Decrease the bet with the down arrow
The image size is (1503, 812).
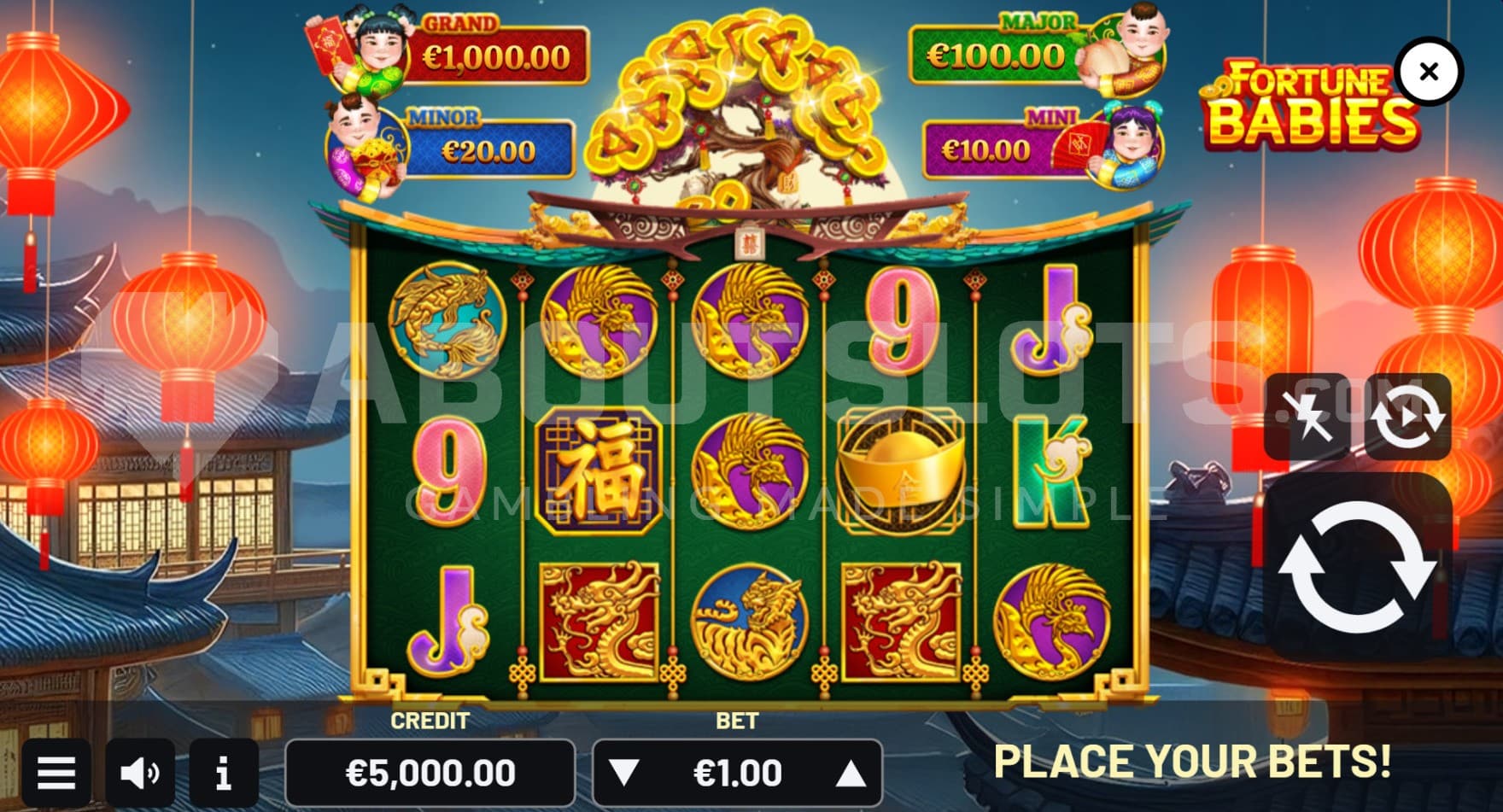(x=624, y=774)
